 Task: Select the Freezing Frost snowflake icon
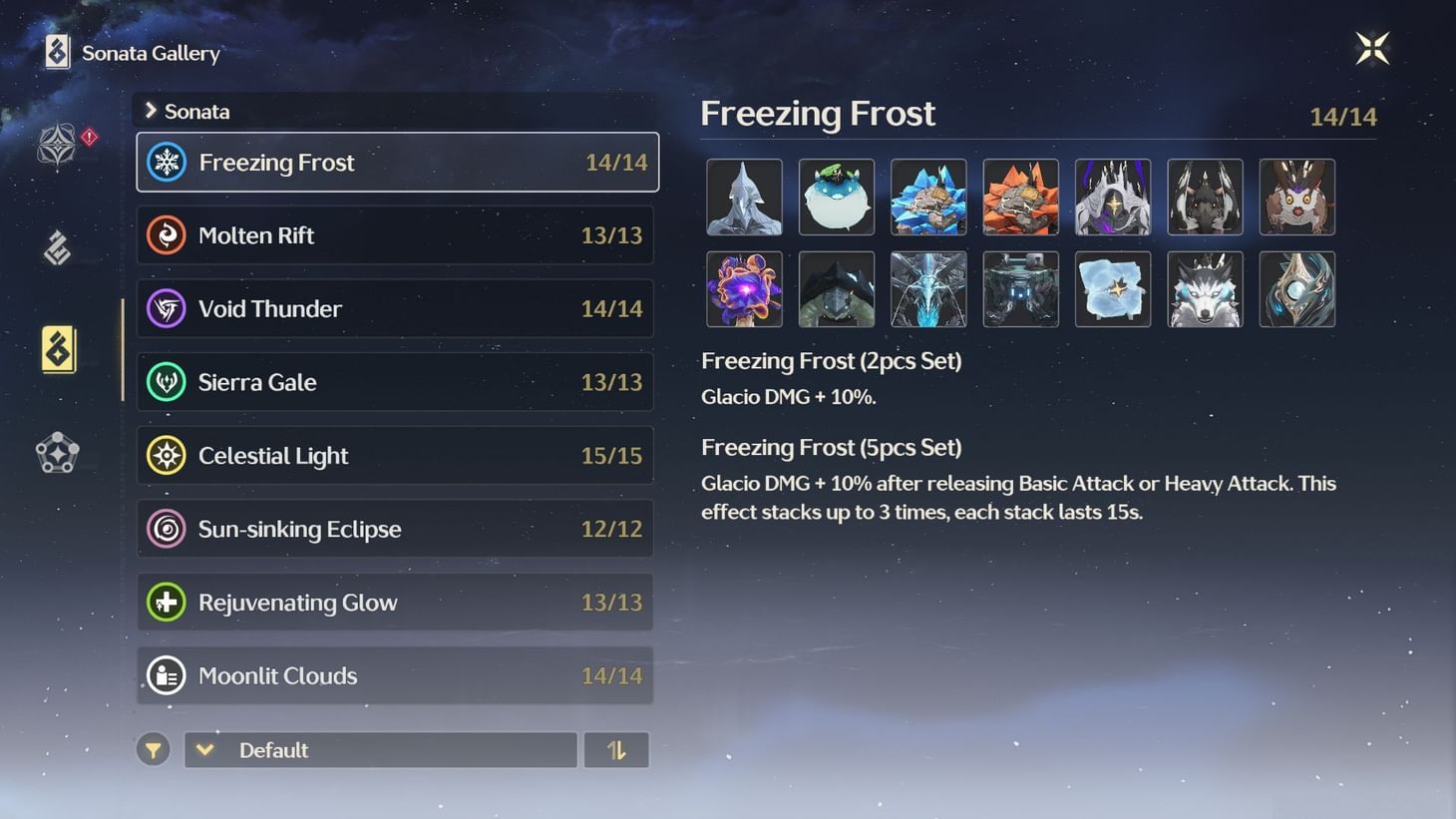168,162
